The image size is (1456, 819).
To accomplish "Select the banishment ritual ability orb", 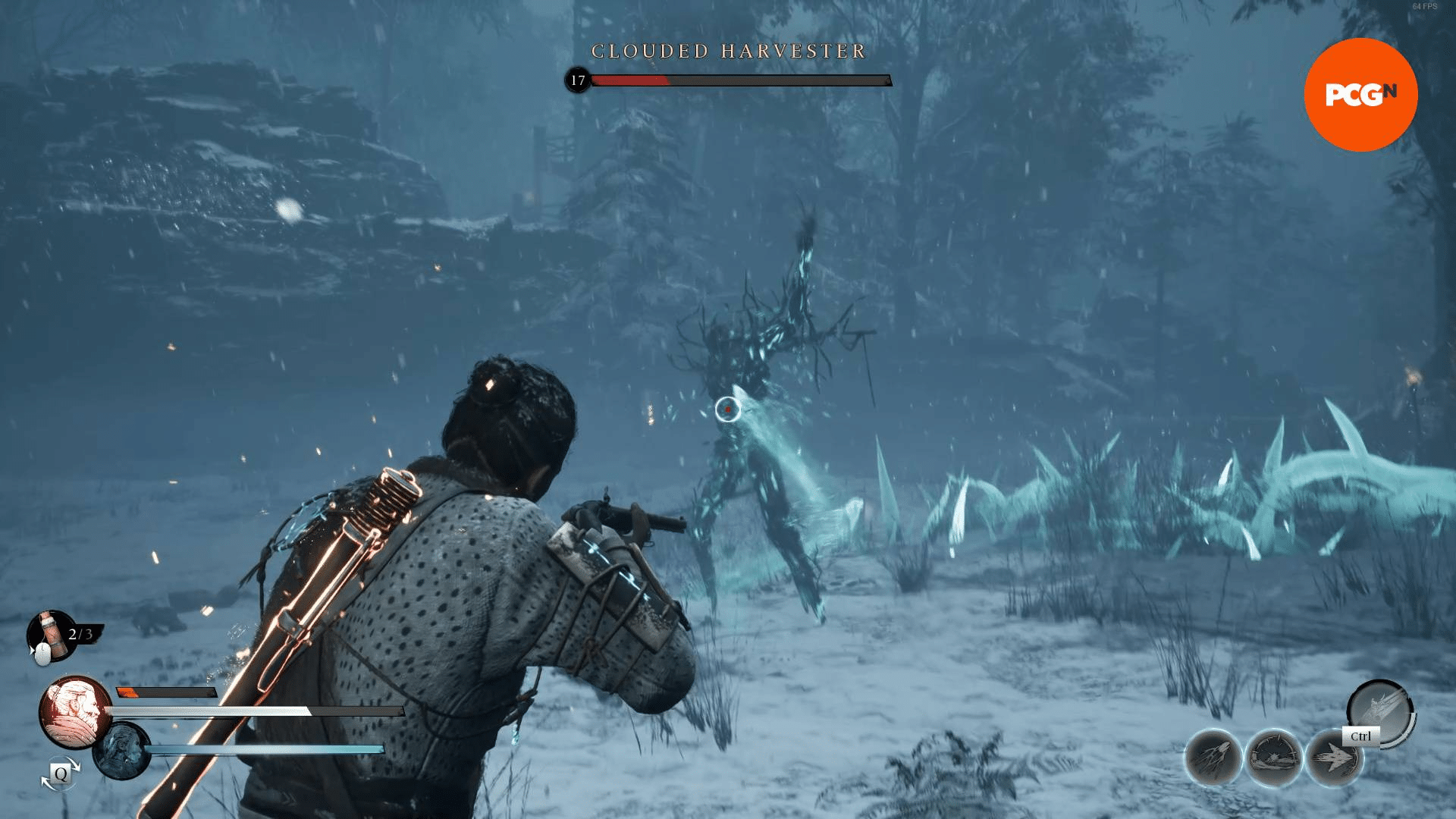I will click(x=1275, y=758).
